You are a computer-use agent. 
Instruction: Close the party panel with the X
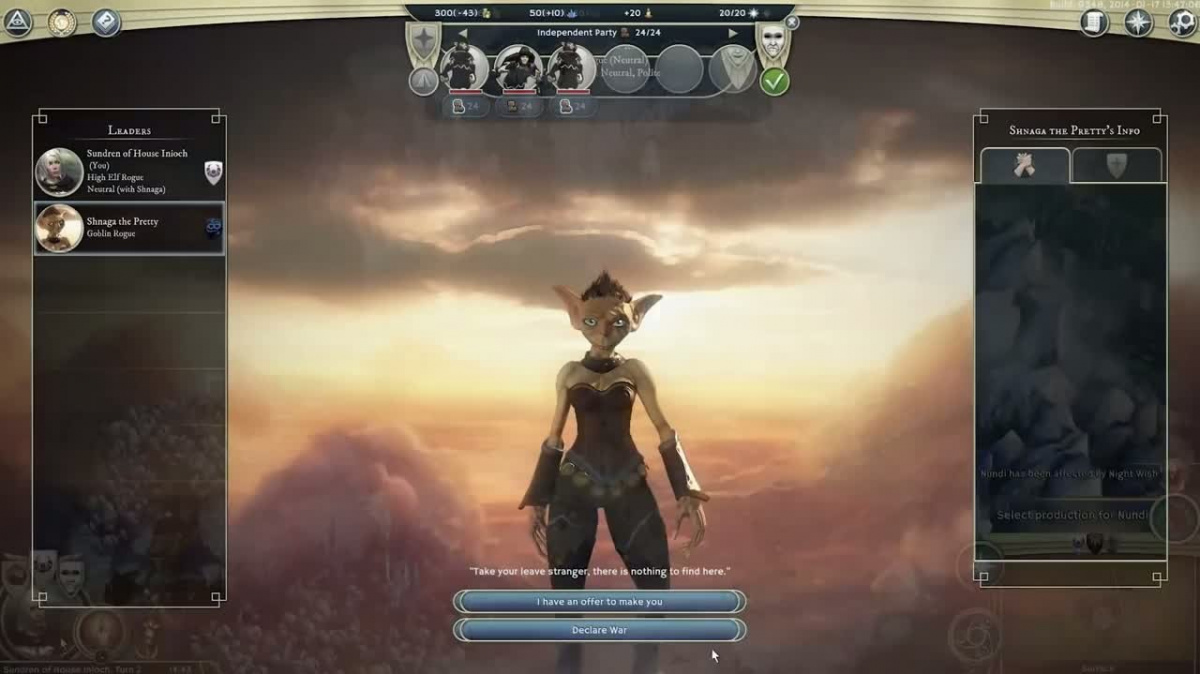[792, 22]
